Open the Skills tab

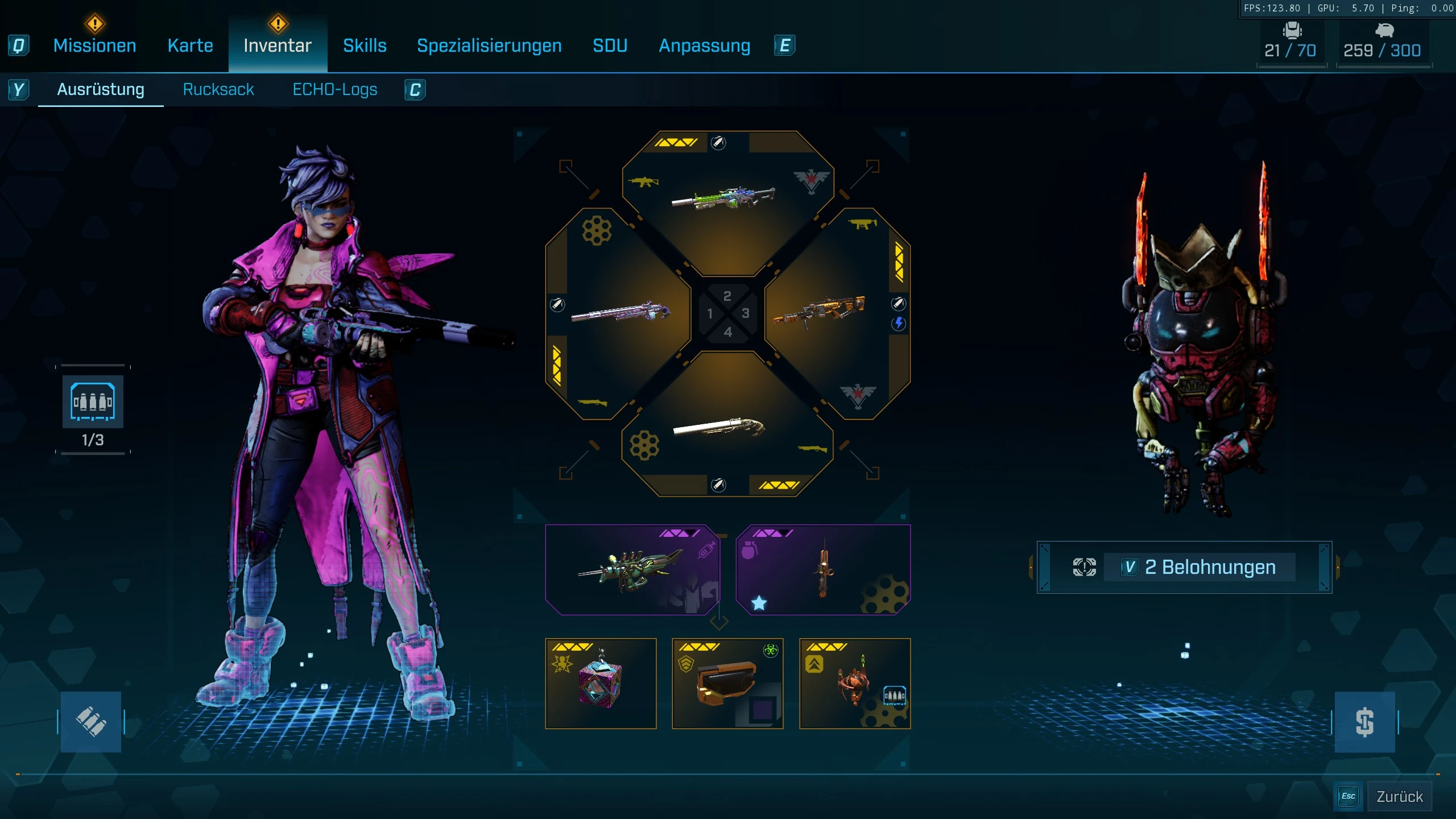(x=365, y=45)
